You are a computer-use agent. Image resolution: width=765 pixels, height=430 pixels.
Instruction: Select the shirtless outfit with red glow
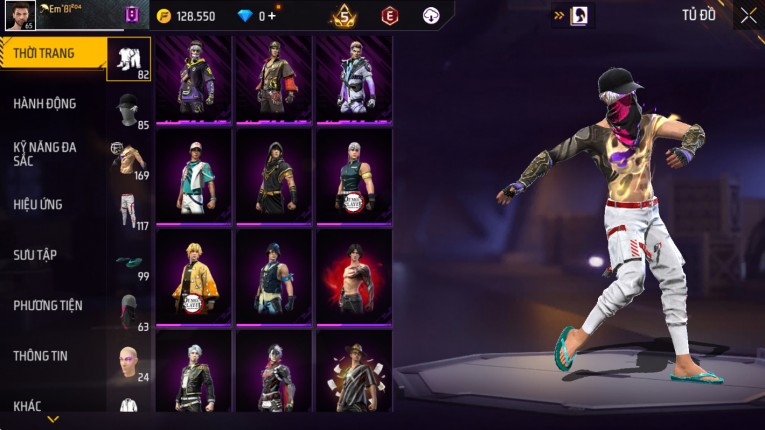(x=353, y=277)
